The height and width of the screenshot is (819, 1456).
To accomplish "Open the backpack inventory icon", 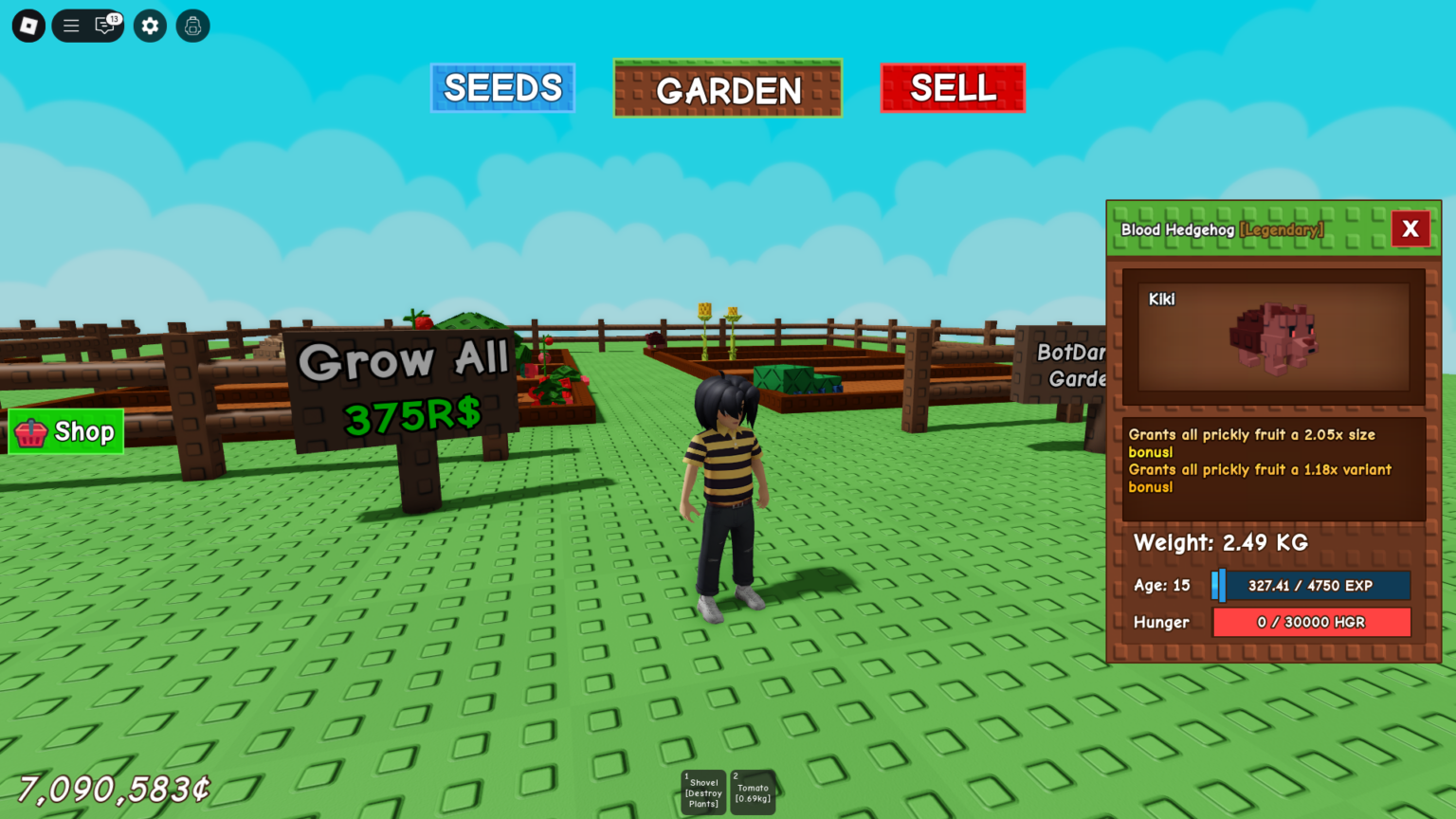I will 192,26.
